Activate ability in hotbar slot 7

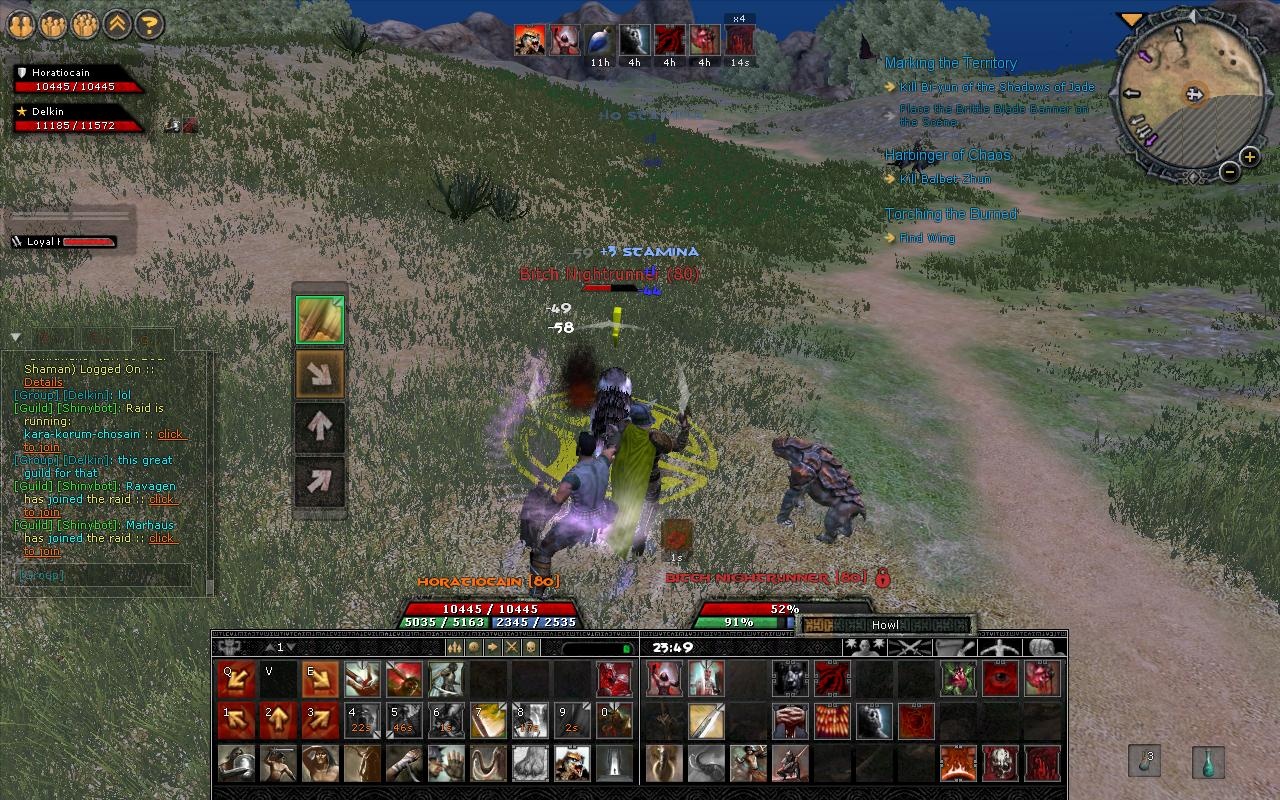click(x=488, y=718)
